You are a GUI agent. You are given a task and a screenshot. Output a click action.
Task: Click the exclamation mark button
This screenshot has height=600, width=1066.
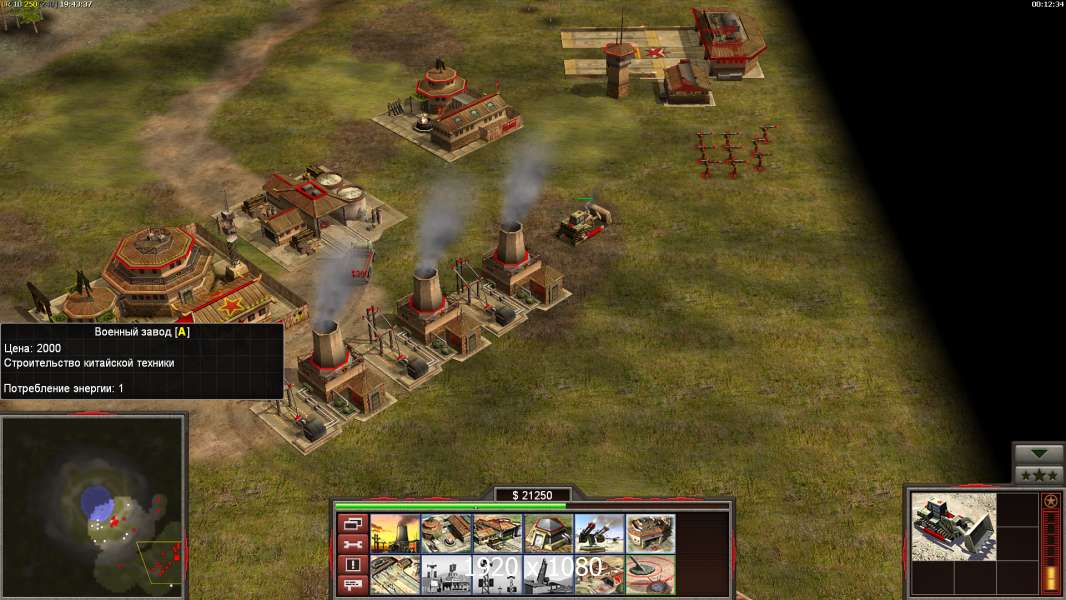351,565
